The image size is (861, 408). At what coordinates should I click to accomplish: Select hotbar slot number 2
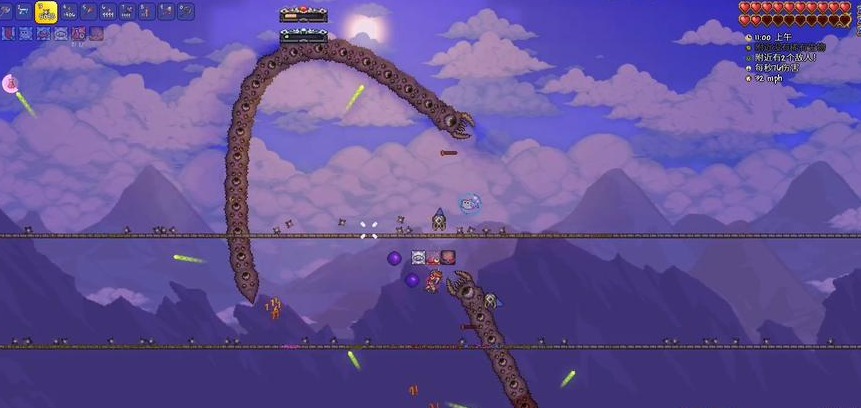26,12
